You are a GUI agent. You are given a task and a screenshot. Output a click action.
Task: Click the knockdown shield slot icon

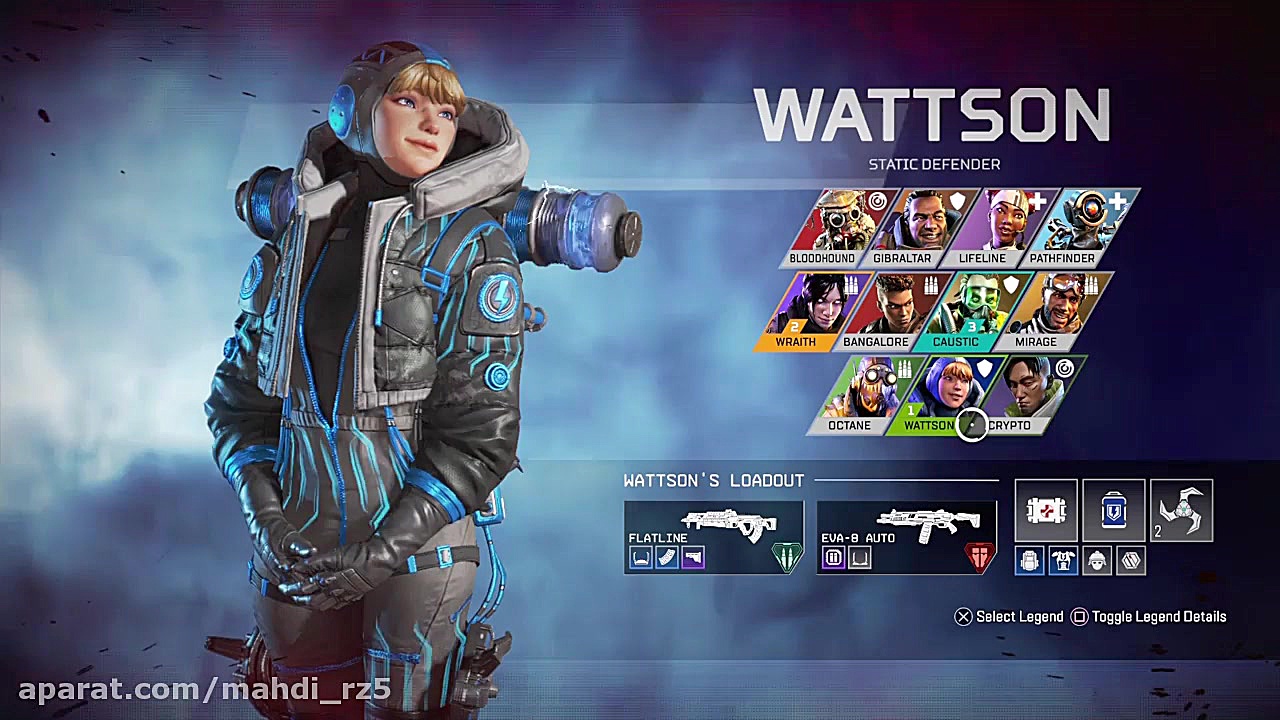[x=1131, y=560]
